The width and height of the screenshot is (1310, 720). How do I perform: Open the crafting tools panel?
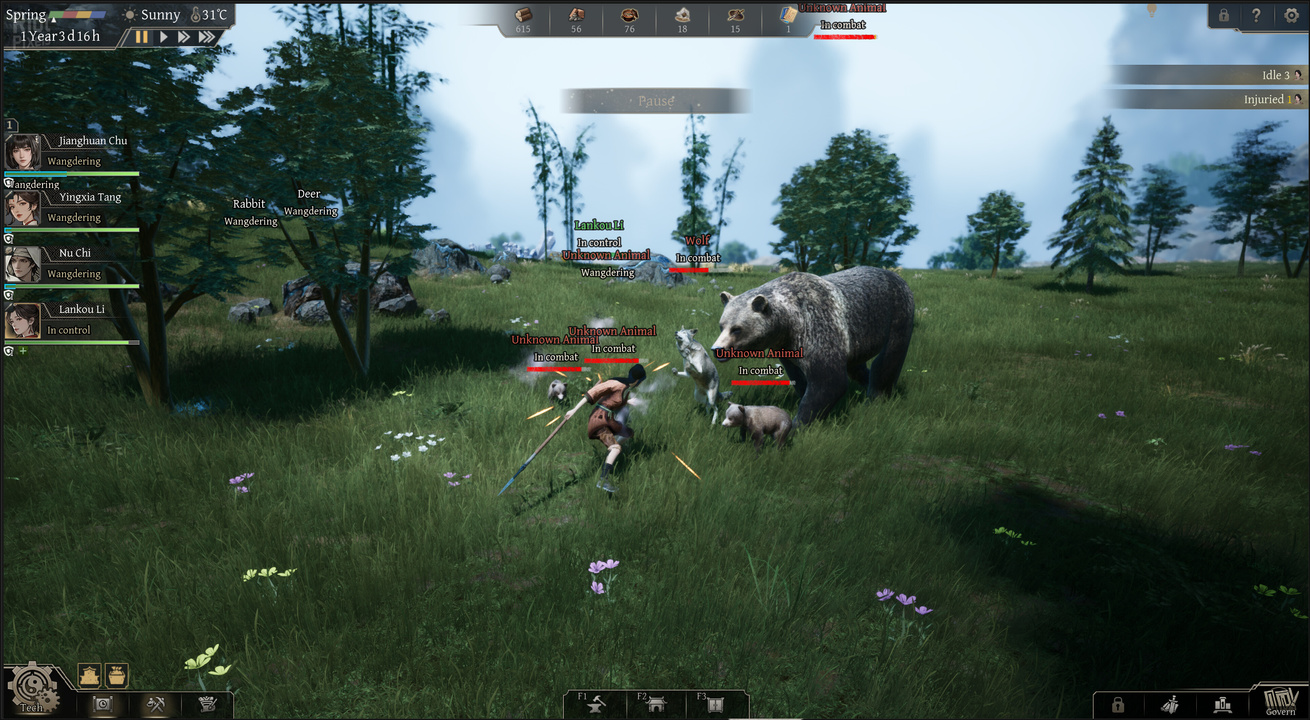[156, 705]
